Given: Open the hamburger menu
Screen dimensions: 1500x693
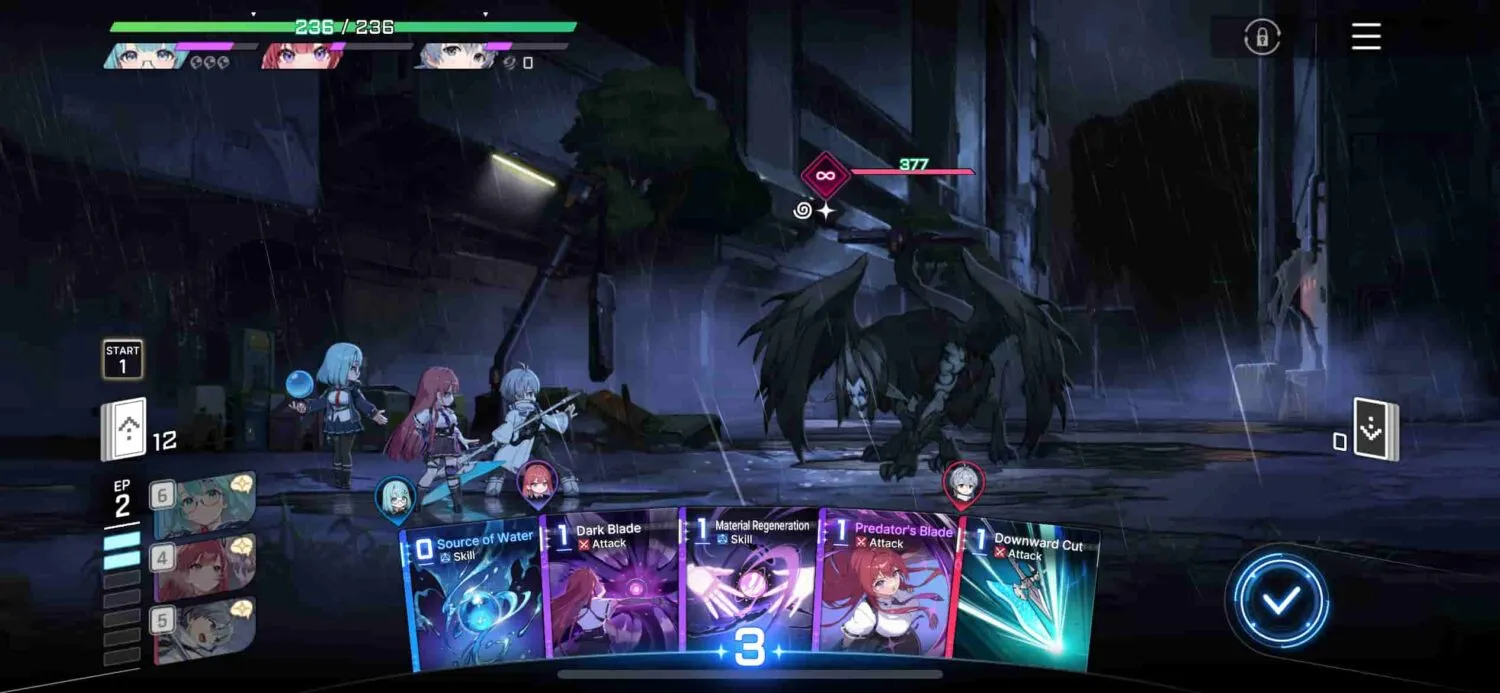Looking at the screenshot, I should 1366,37.
